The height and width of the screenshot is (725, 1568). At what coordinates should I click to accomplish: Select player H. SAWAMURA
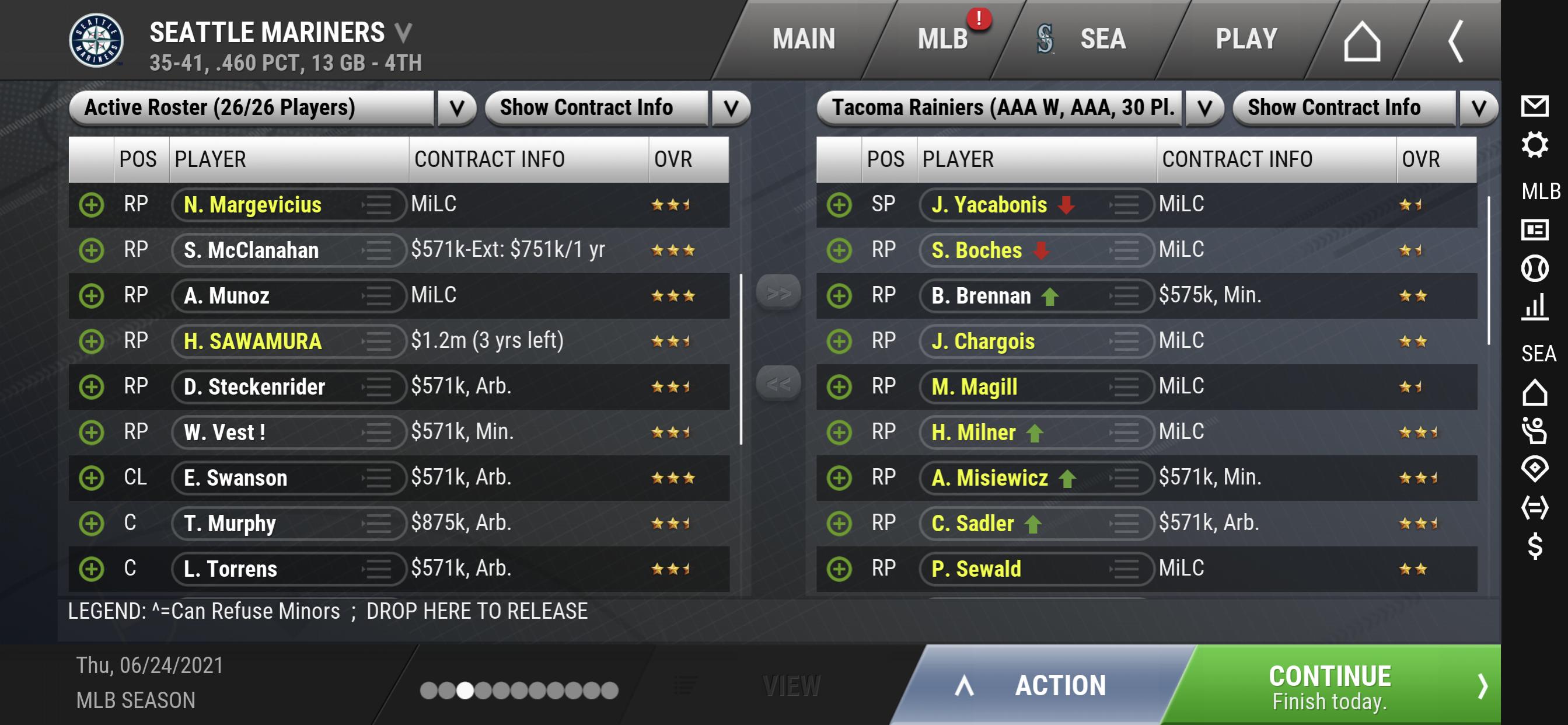(x=253, y=341)
